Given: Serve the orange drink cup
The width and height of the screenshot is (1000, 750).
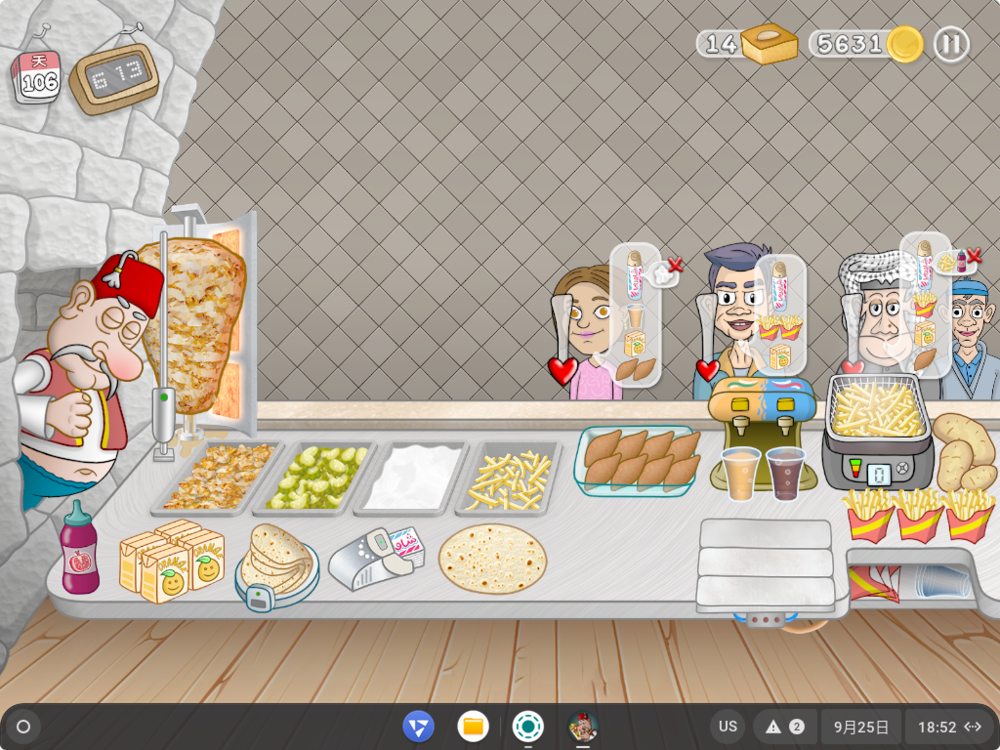Looking at the screenshot, I should [x=741, y=473].
